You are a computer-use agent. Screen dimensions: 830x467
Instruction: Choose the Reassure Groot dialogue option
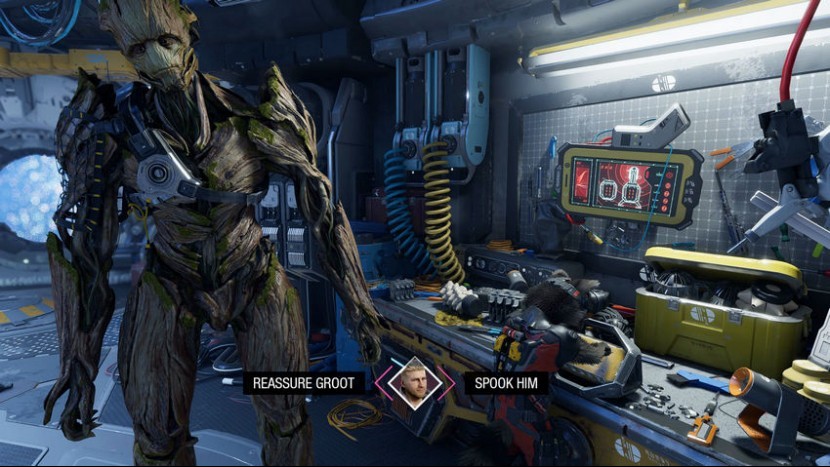[304, 383]
